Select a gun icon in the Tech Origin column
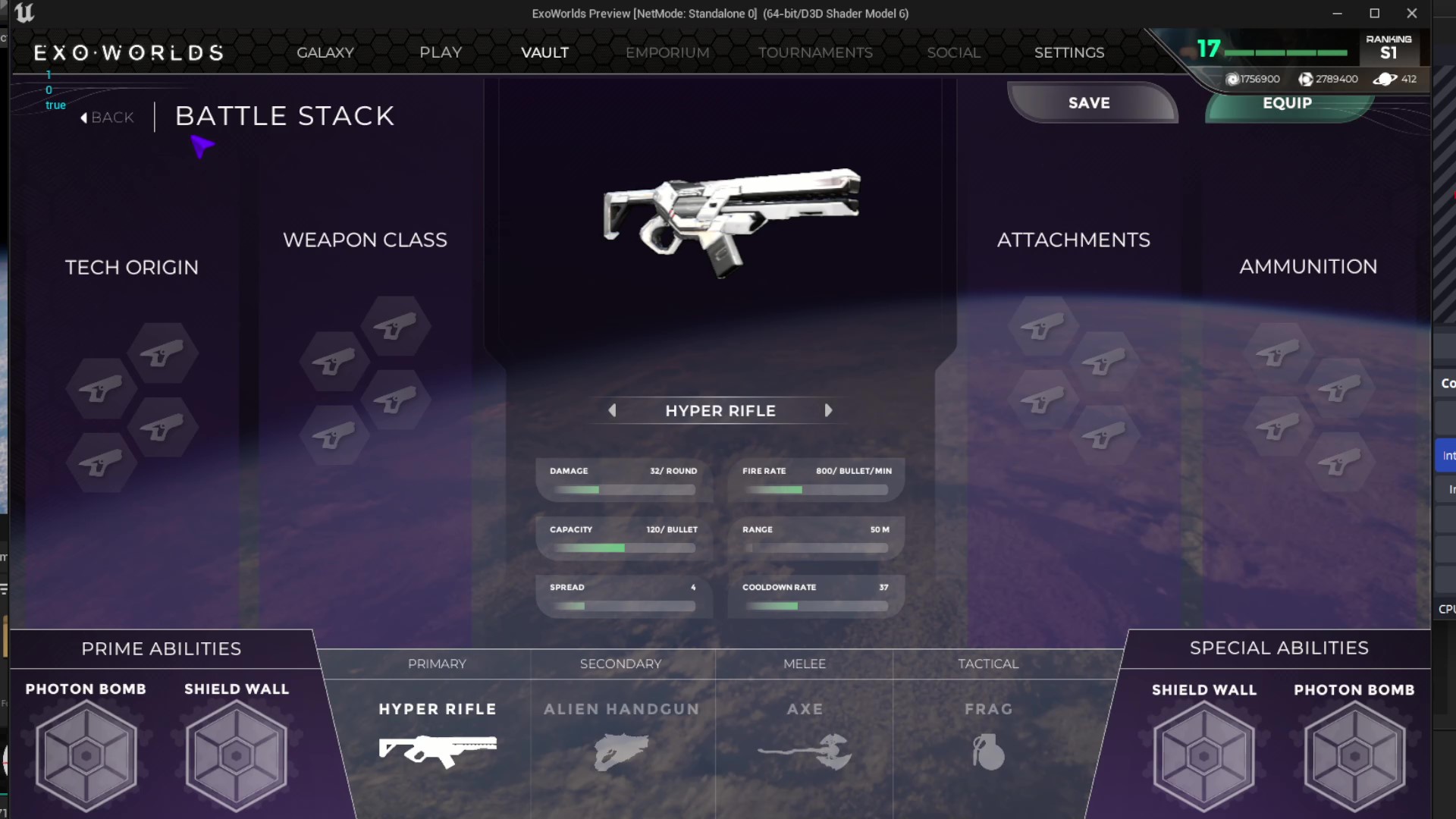1456x819 pixels. click(163, 353)
